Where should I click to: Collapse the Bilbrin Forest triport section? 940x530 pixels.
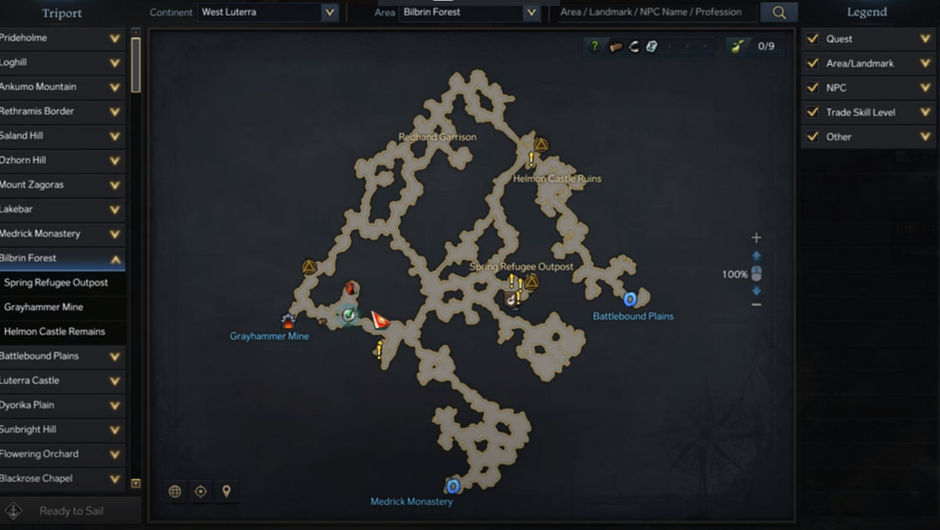(115, 259)
